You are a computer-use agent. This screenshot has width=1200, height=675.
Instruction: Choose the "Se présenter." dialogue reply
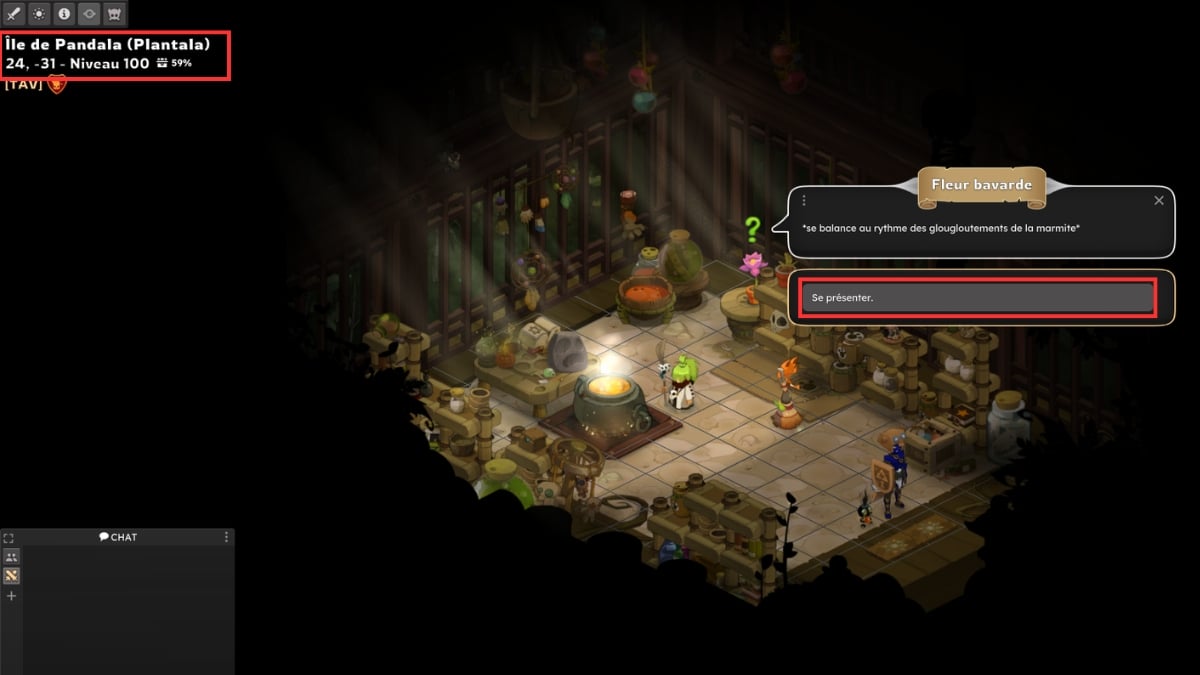[x=978, y=298]
